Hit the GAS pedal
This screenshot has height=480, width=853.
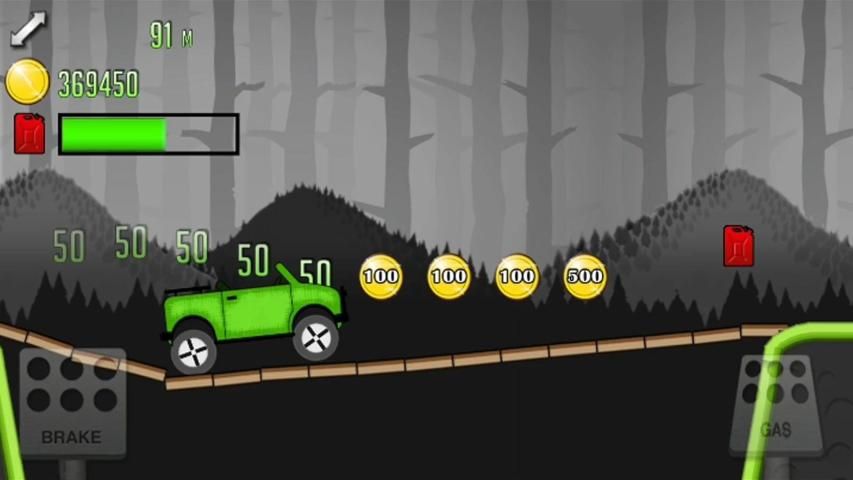coord(776,402)
